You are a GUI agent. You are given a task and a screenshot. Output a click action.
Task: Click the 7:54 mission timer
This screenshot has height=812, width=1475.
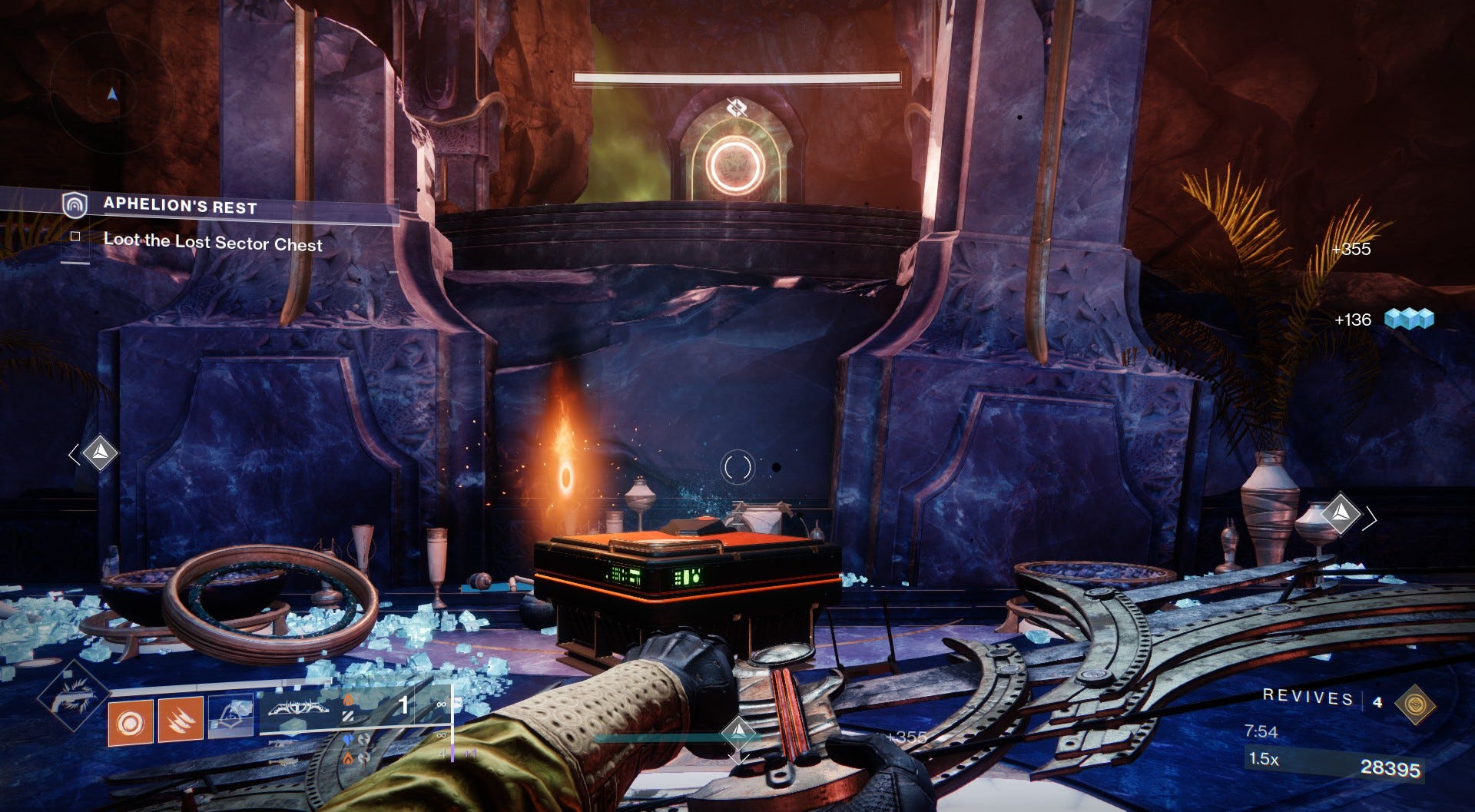click(1261, 732)
